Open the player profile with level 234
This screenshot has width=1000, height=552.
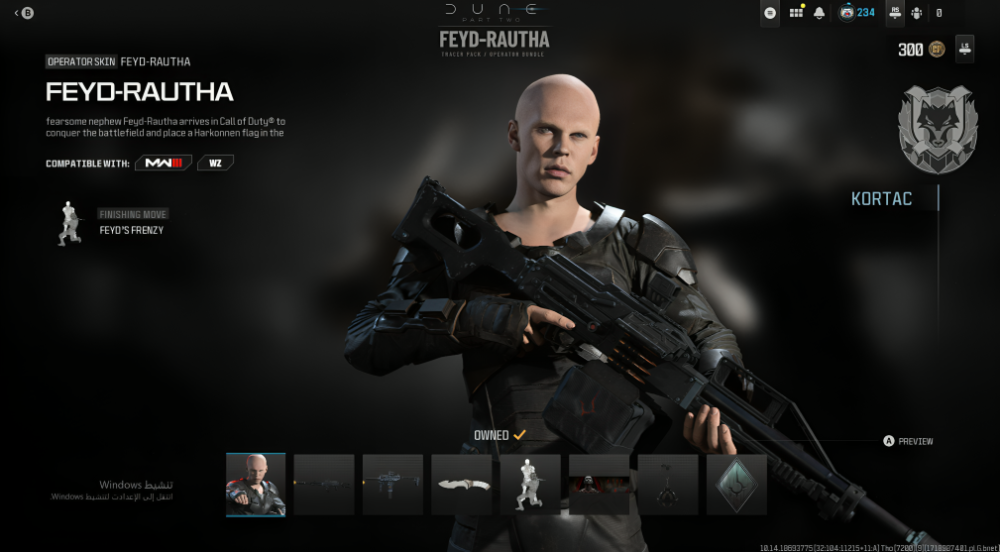[x=857, y=13]
